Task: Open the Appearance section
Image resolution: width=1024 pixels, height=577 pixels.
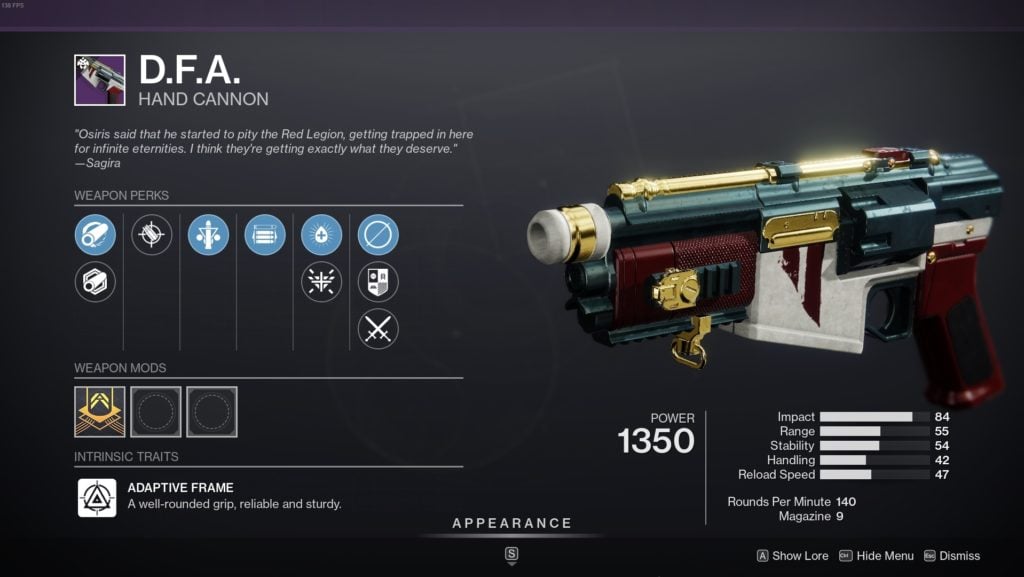Action: tap(512, 523)
